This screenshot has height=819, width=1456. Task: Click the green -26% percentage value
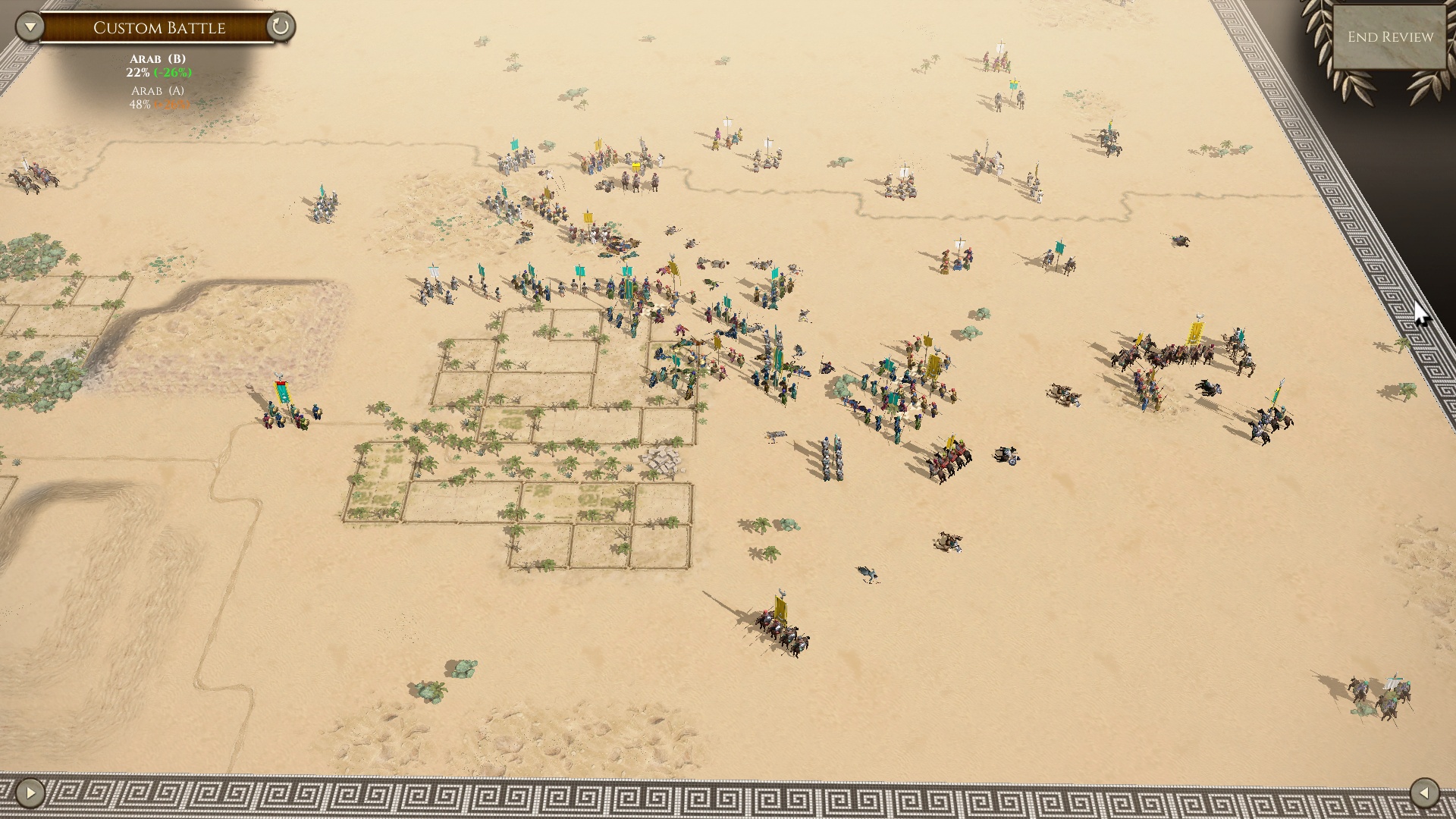(x=173, y=74)
